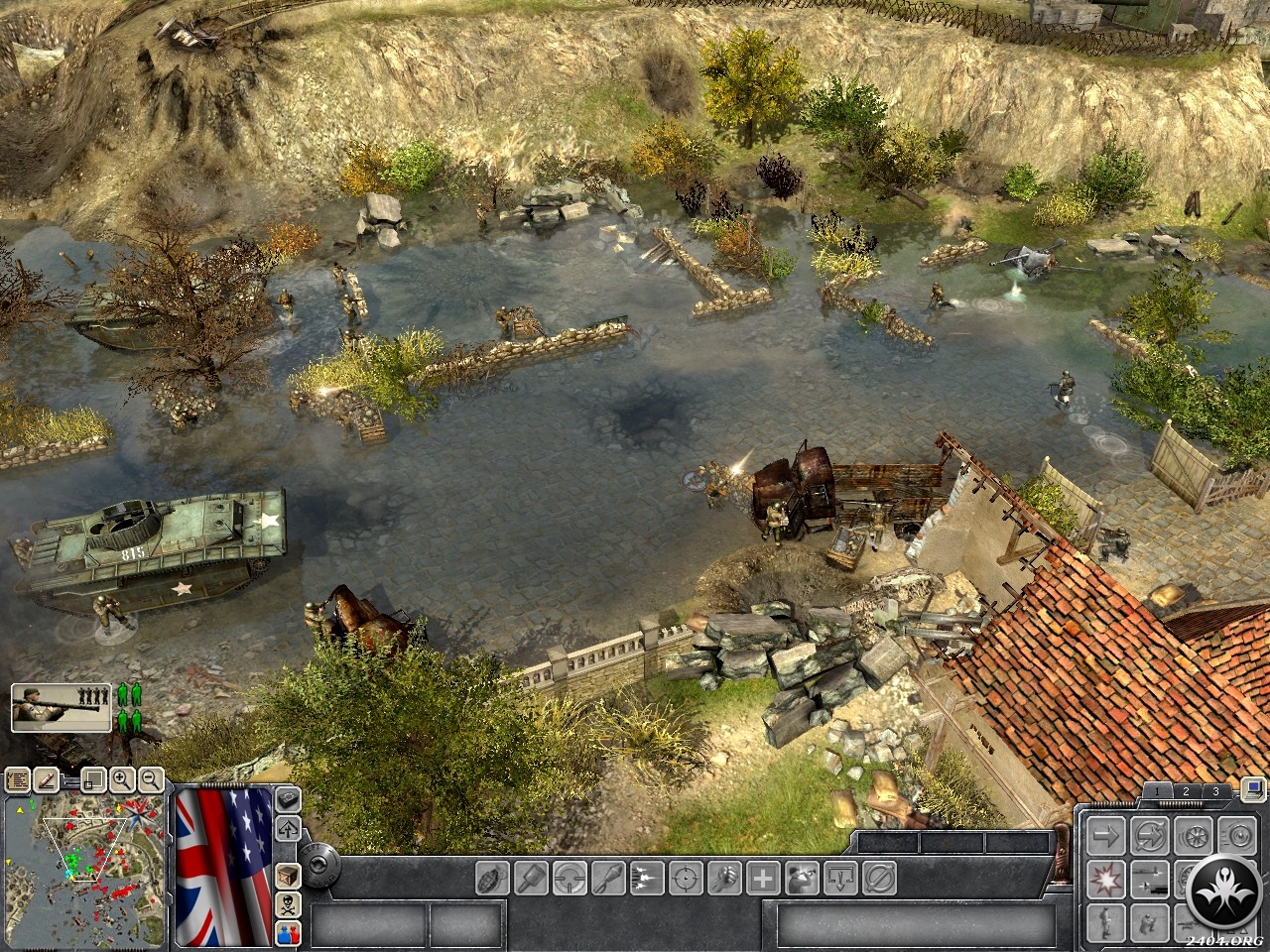Select the bazooka soldier squad portrait
This screenshot has width=1270, height=952.
62,708
